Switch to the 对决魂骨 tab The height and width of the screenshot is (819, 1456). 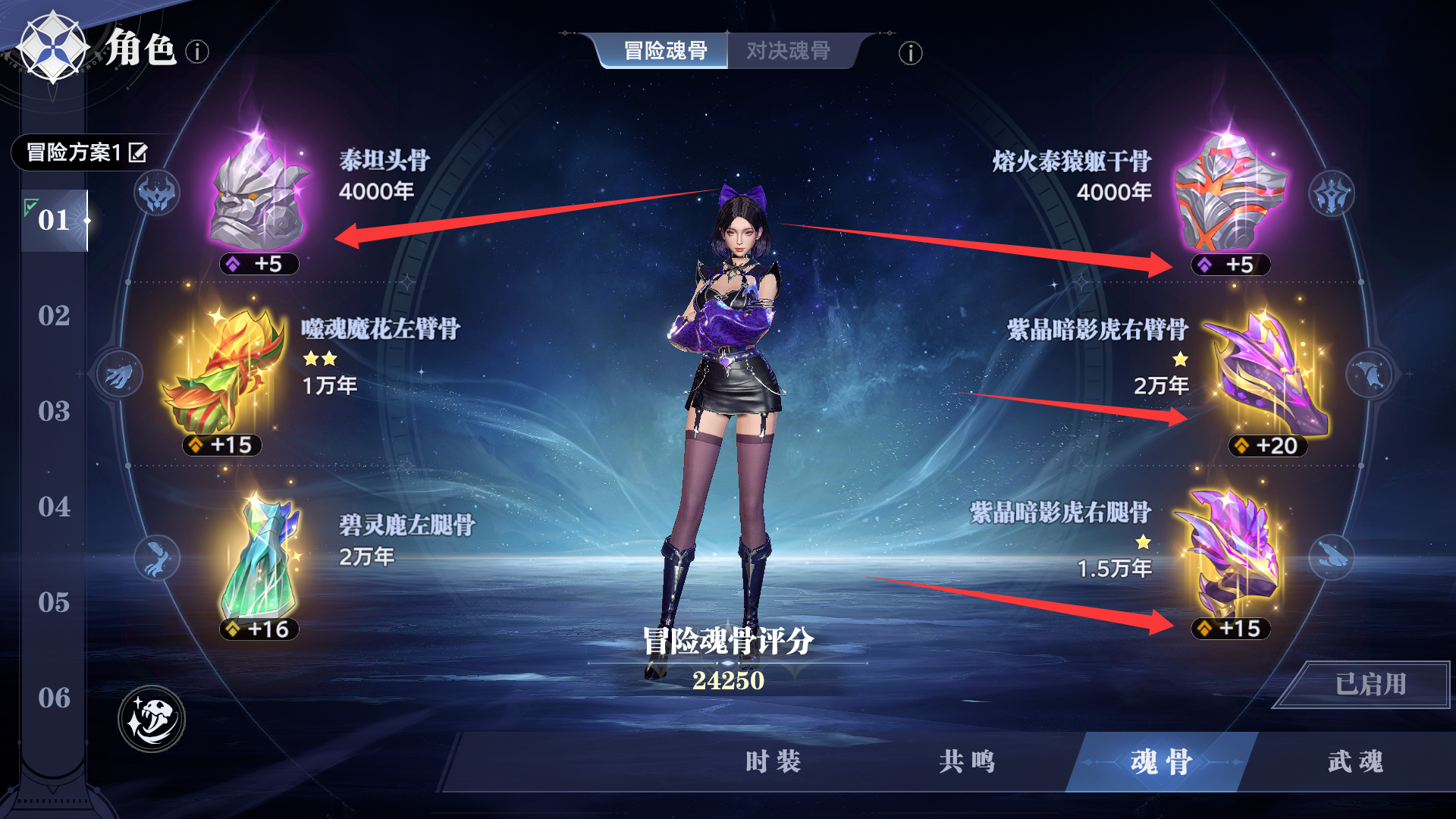(787, 52)
